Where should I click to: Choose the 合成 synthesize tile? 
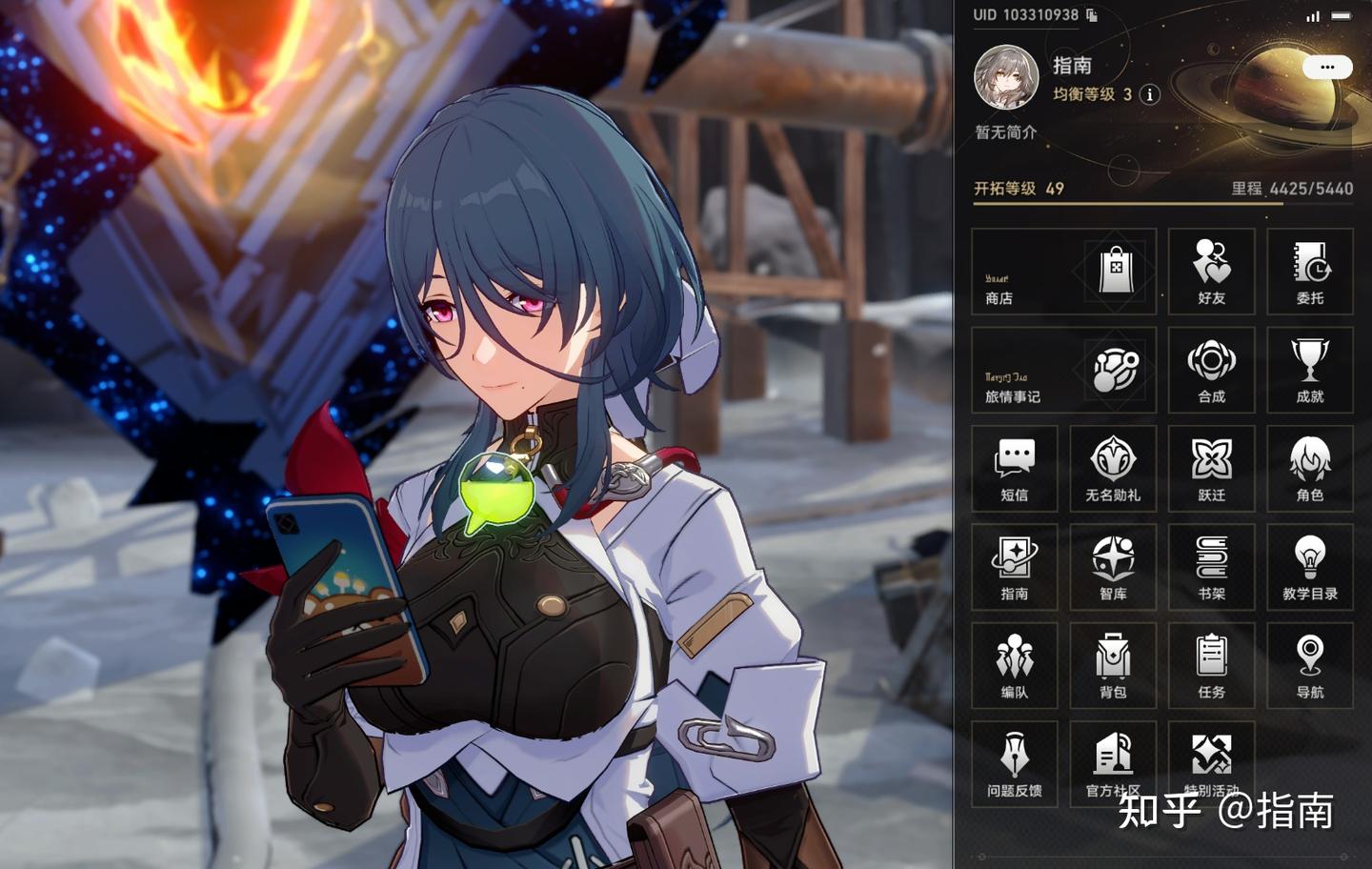(1211, 370)
